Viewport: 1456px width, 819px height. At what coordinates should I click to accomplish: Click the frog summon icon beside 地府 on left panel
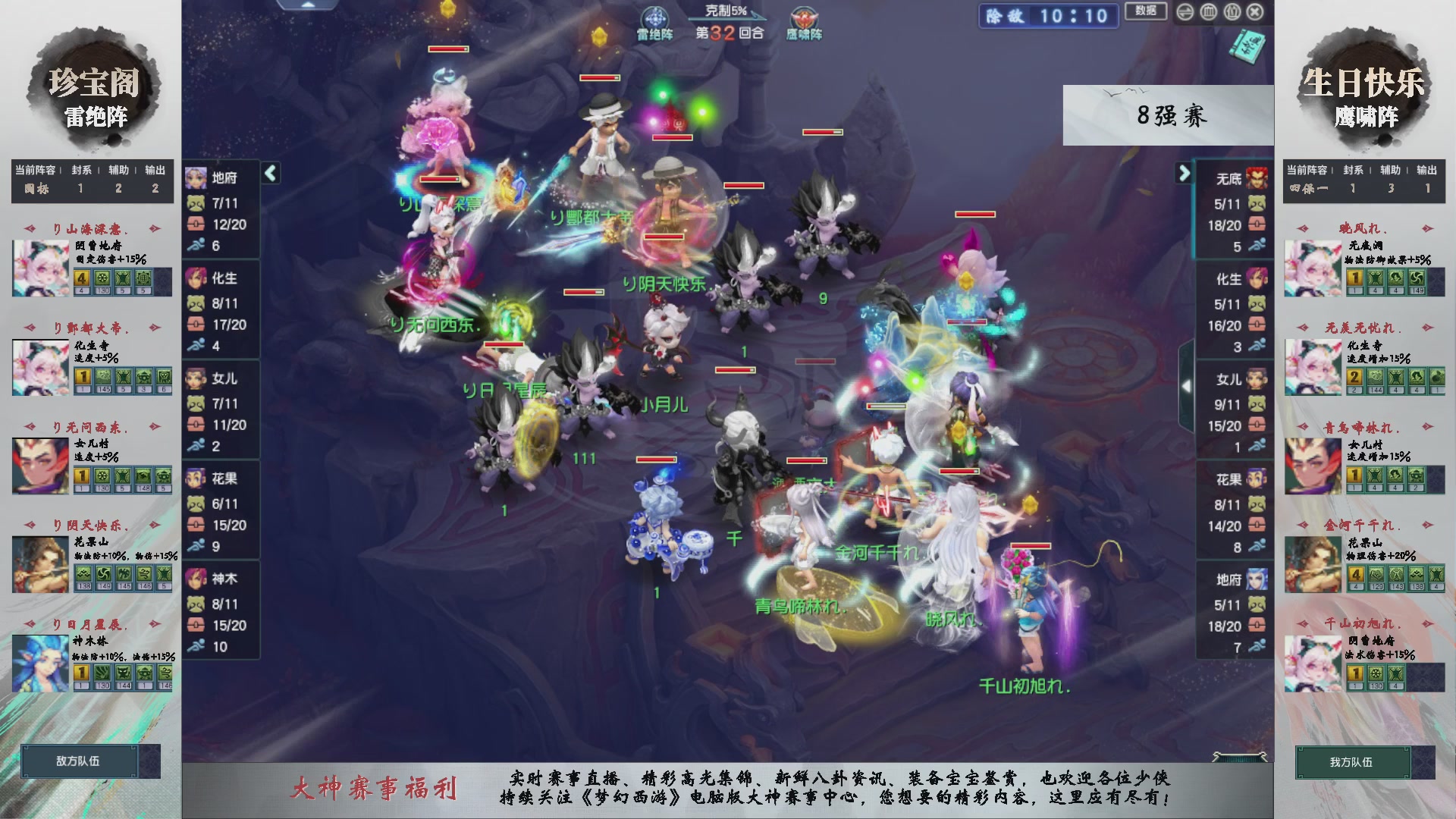195,203
